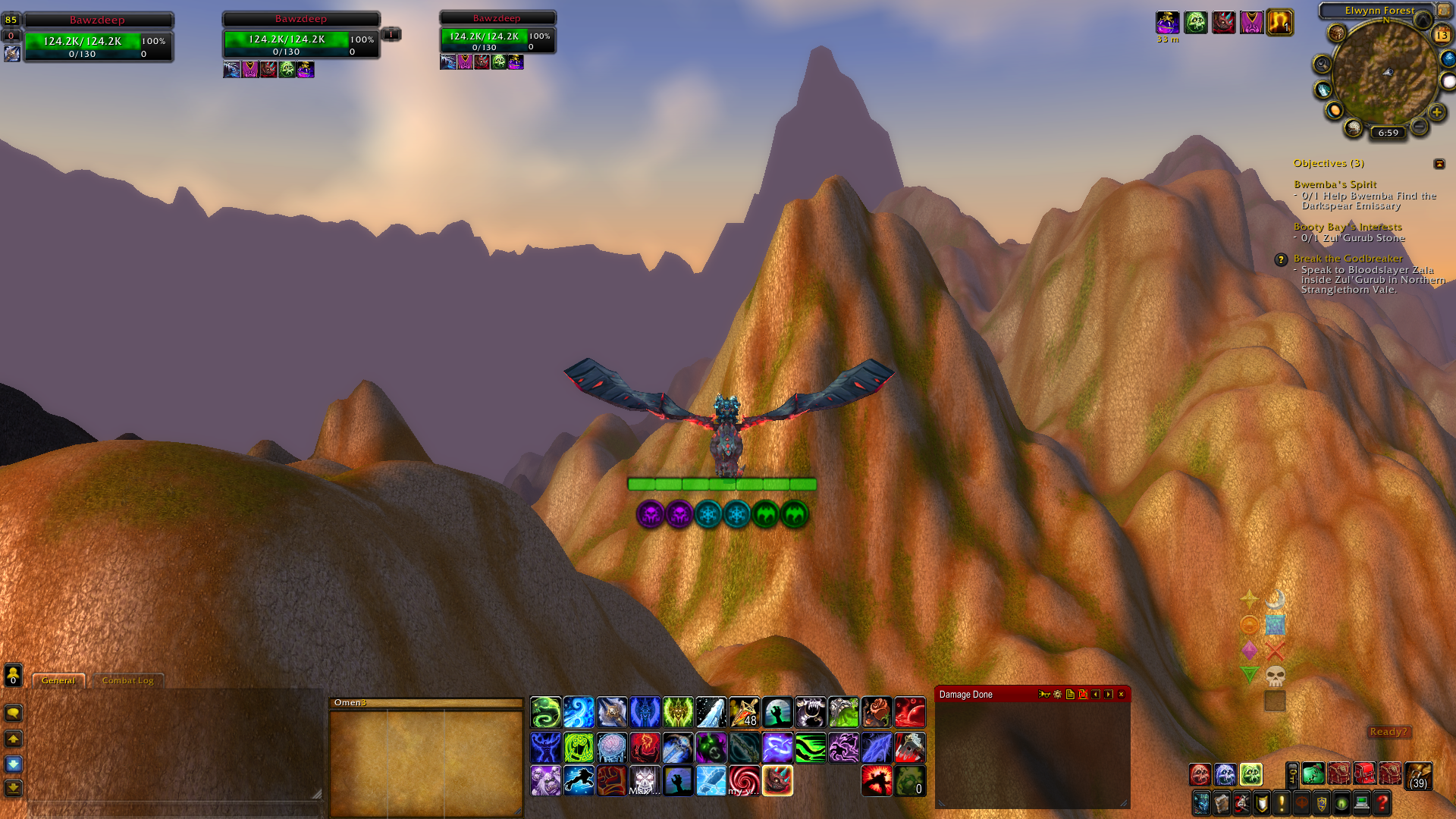Open the Achievements shield icon
This screenshot has width=1456, height=819.
pyautogui.click(x=1261, y=803)
